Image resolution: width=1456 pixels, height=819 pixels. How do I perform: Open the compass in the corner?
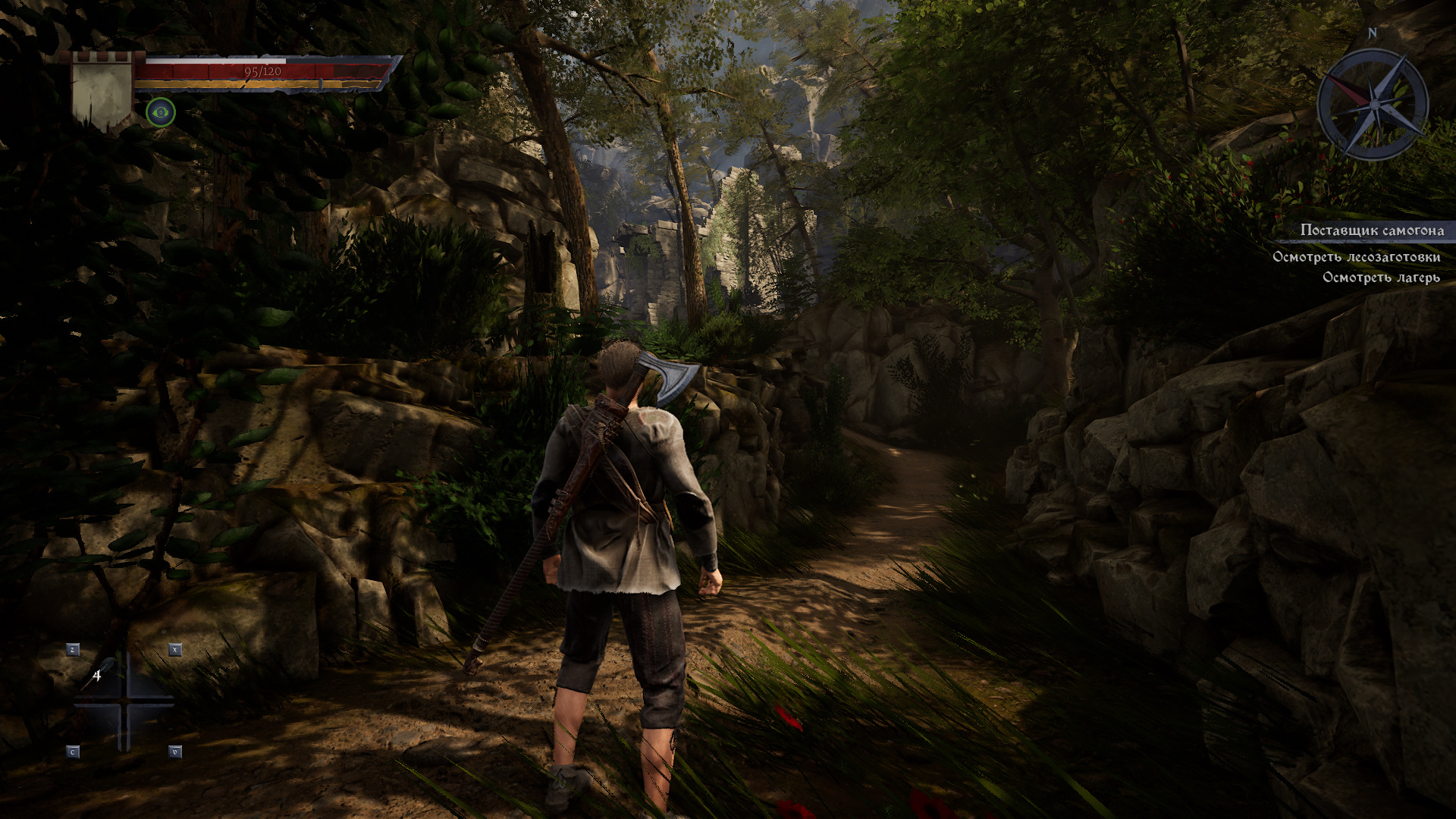tap(1372, 103)
